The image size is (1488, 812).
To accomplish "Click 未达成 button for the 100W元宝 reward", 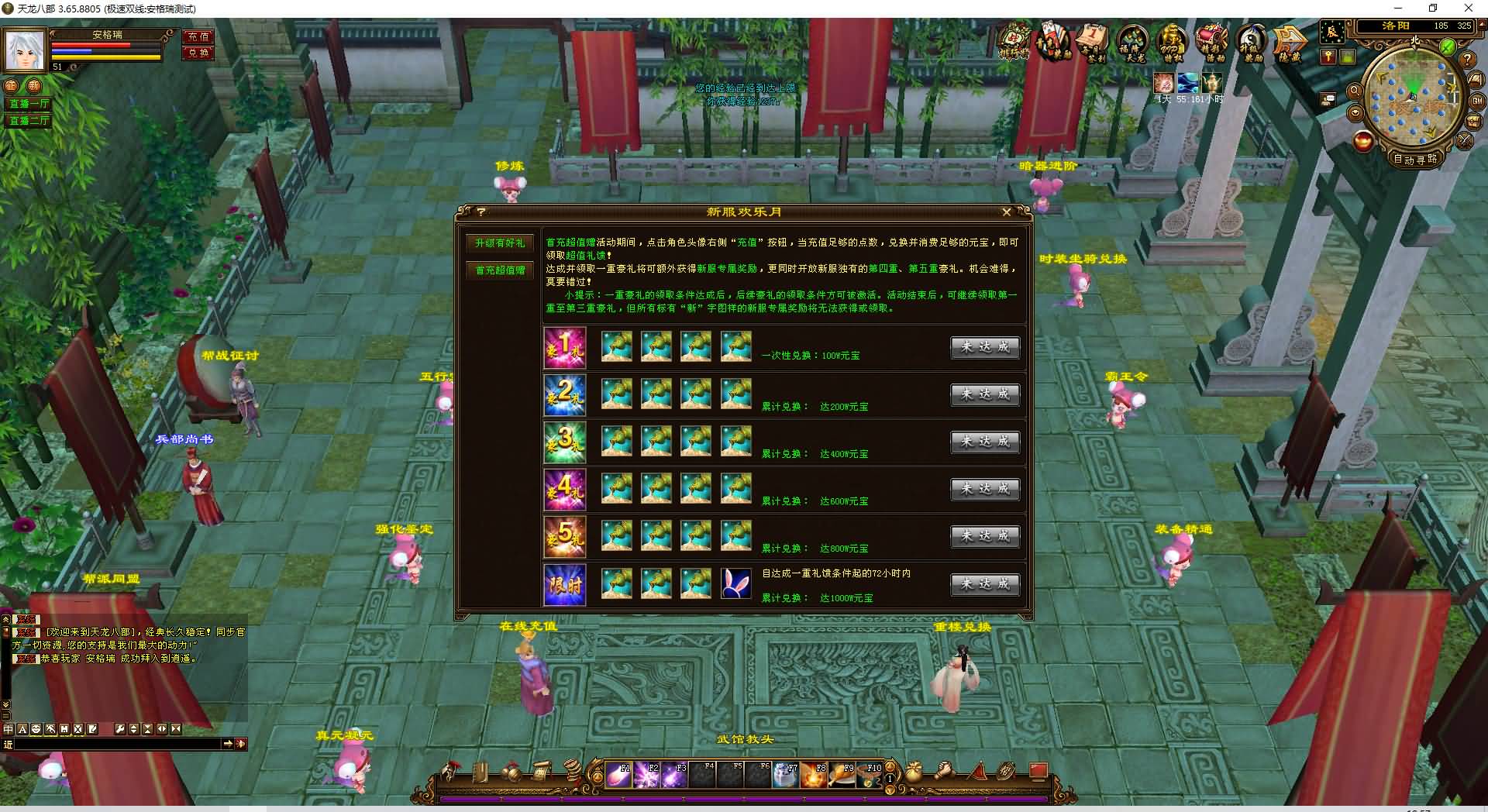I will [985, 347].
